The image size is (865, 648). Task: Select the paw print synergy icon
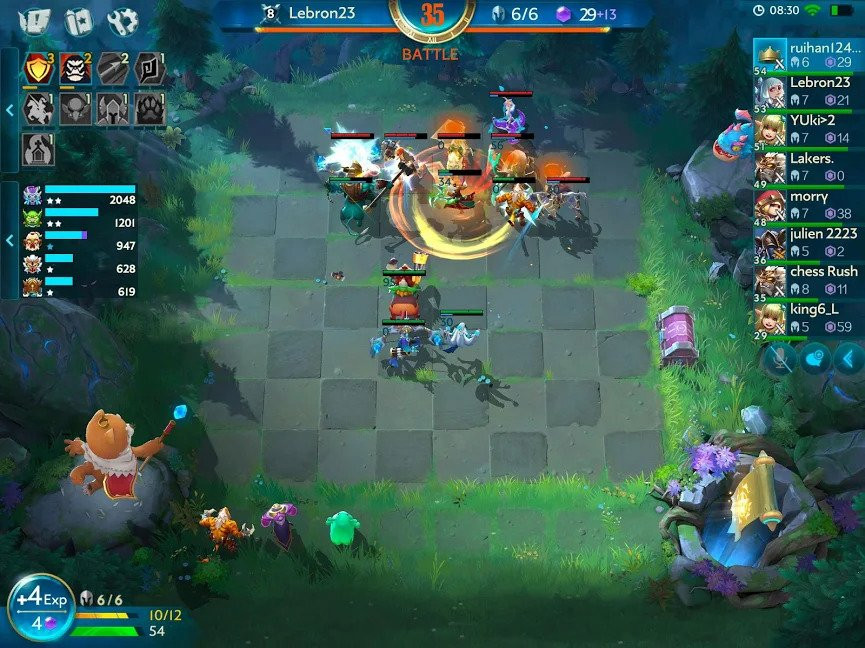(x=150, y=108)
